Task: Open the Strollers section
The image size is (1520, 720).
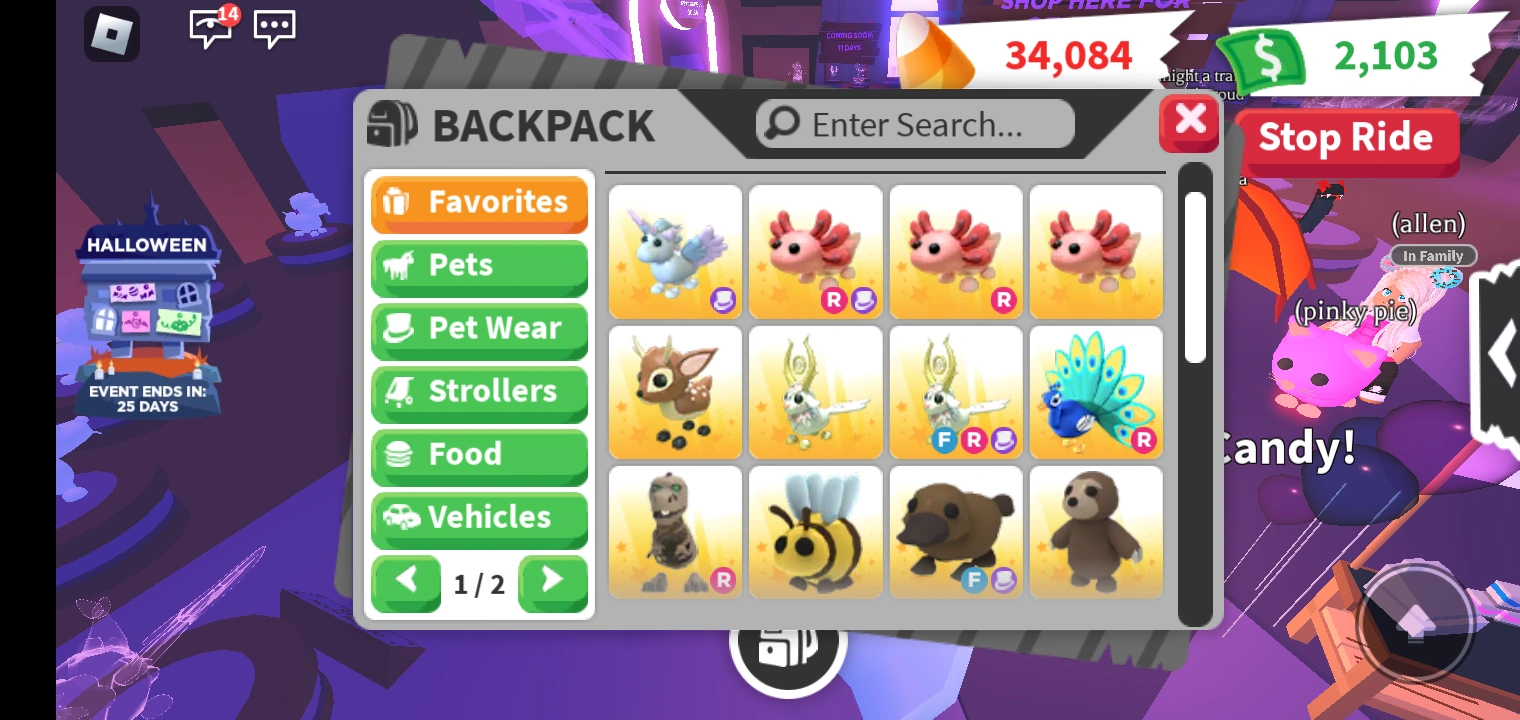Action: click(x=478, y=392)
